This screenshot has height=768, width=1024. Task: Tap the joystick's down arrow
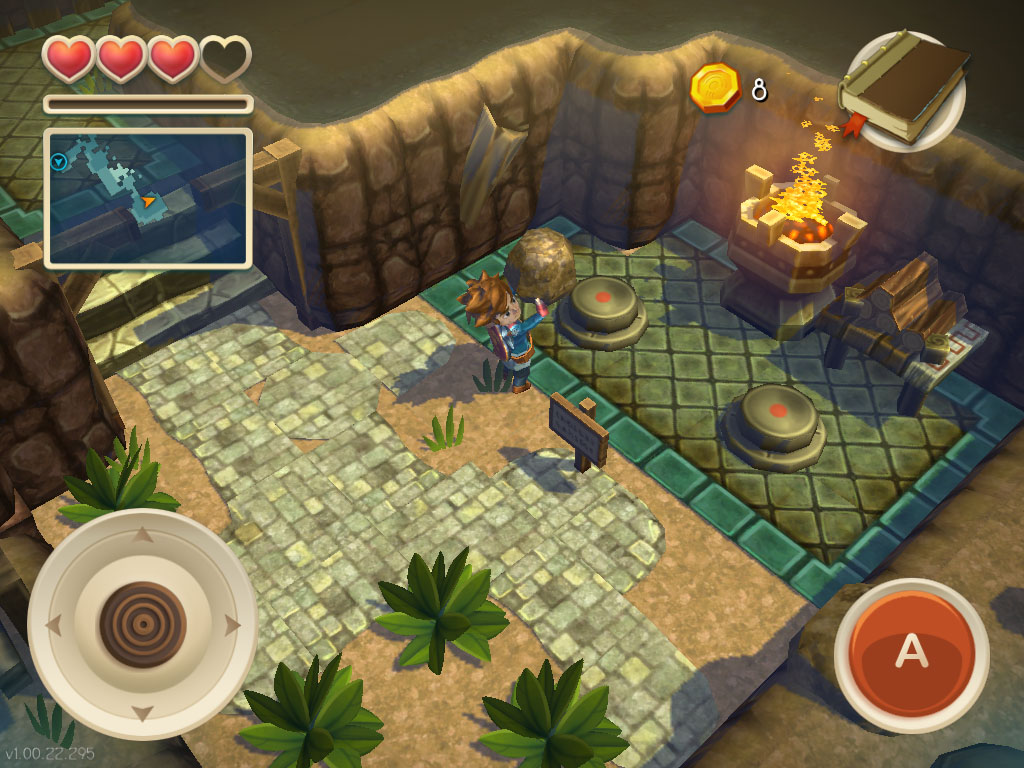tap(143, 714)
